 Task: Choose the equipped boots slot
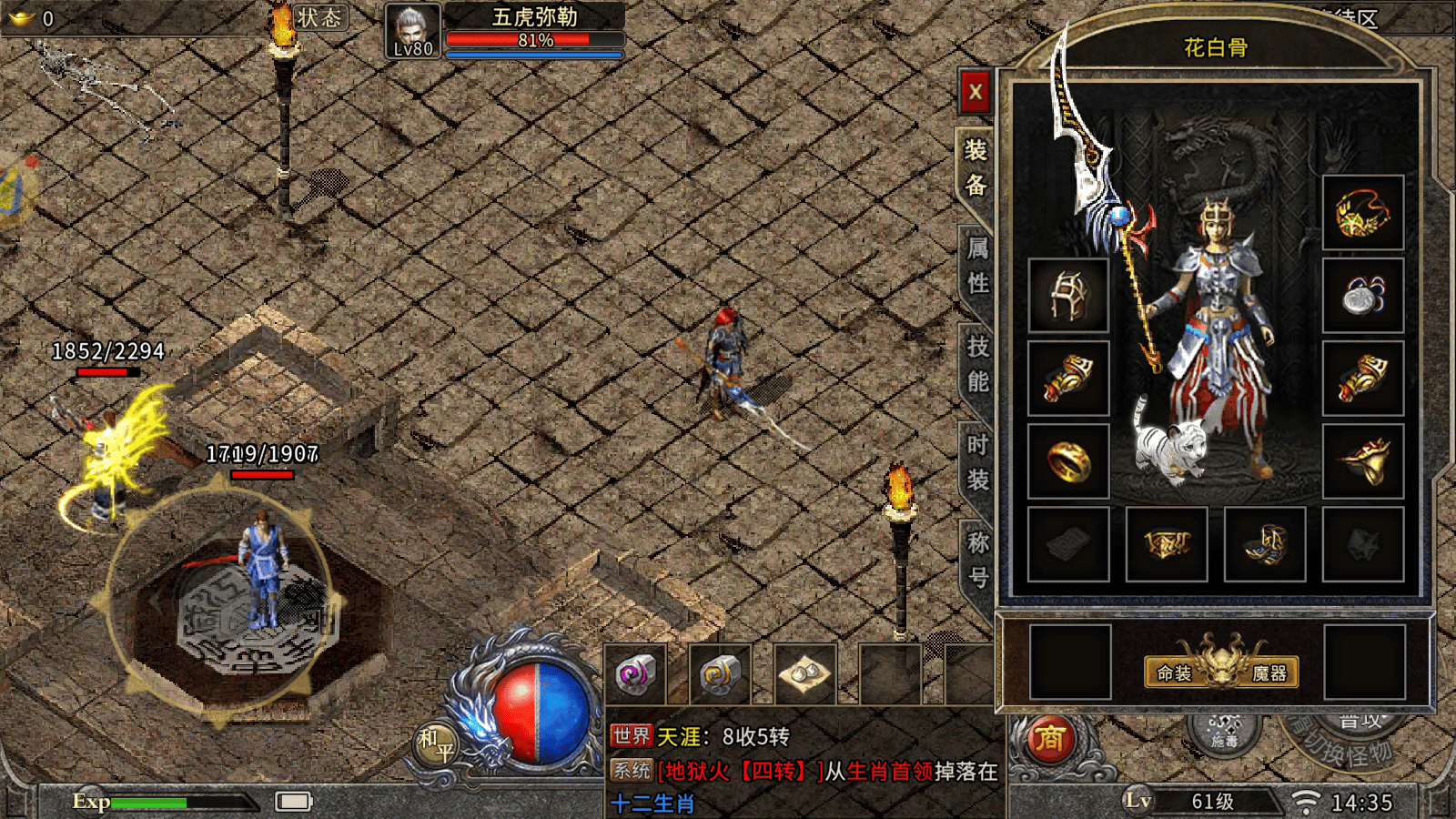1265,544
